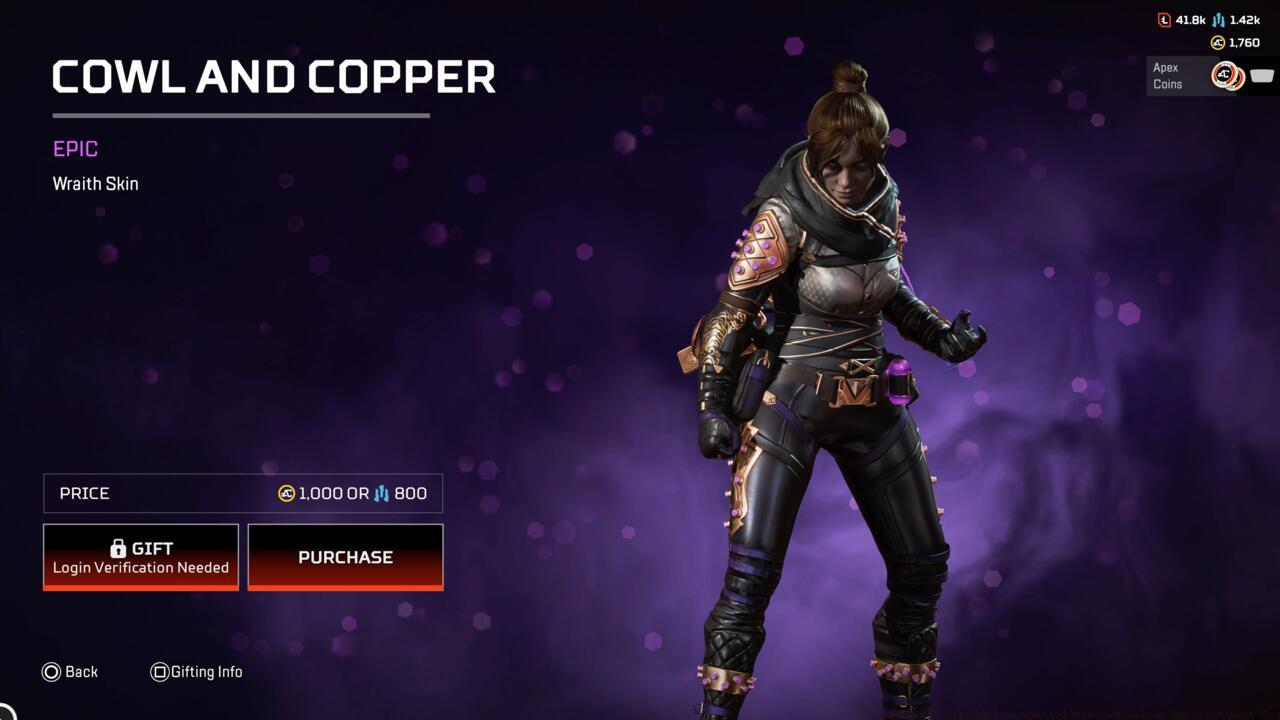1280x720 pixels.
Task: Open Gifting Info details
Action: [197, 672]
